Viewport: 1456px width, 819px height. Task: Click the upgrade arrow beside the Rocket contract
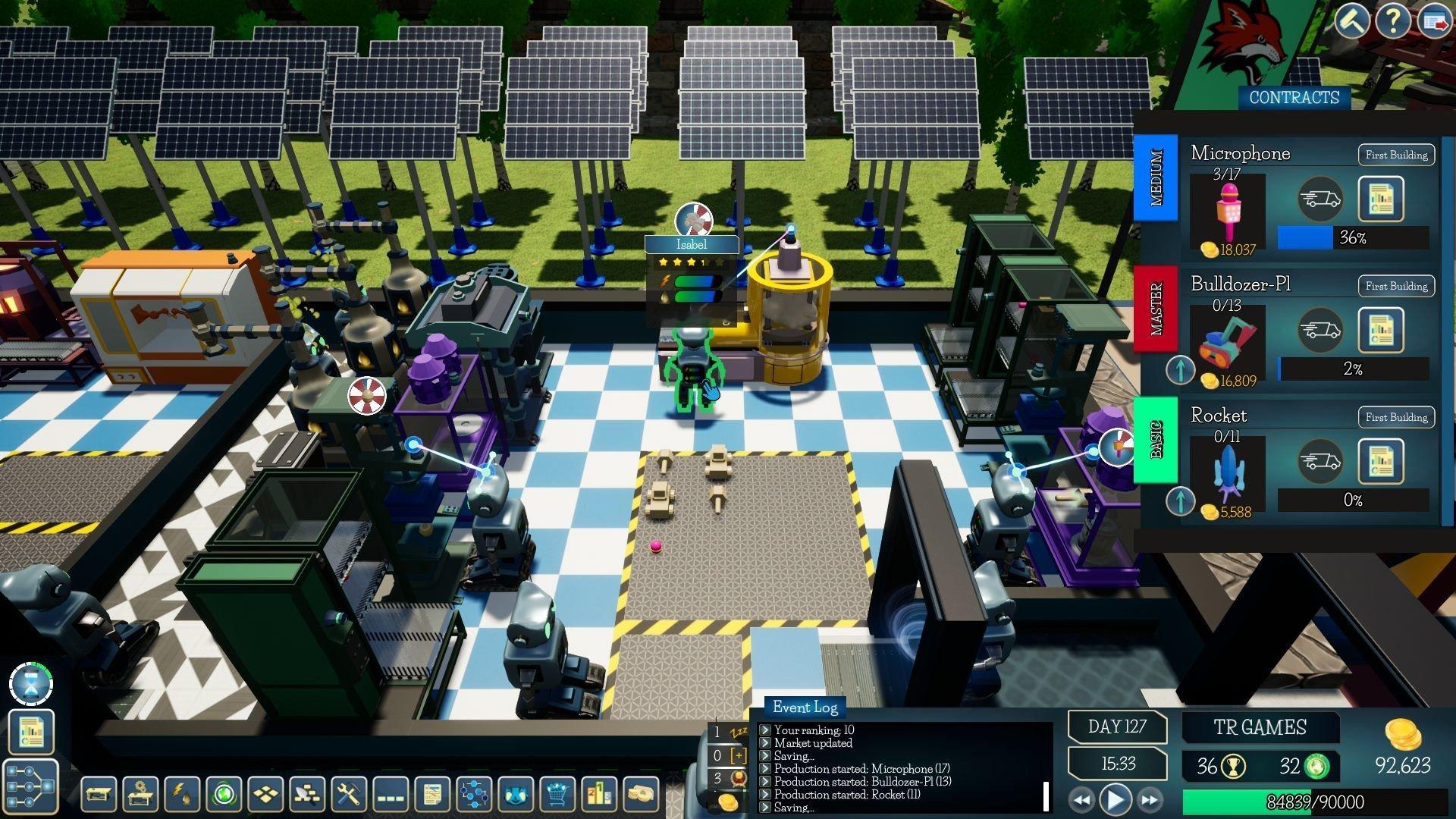(x=1181, y=502)
